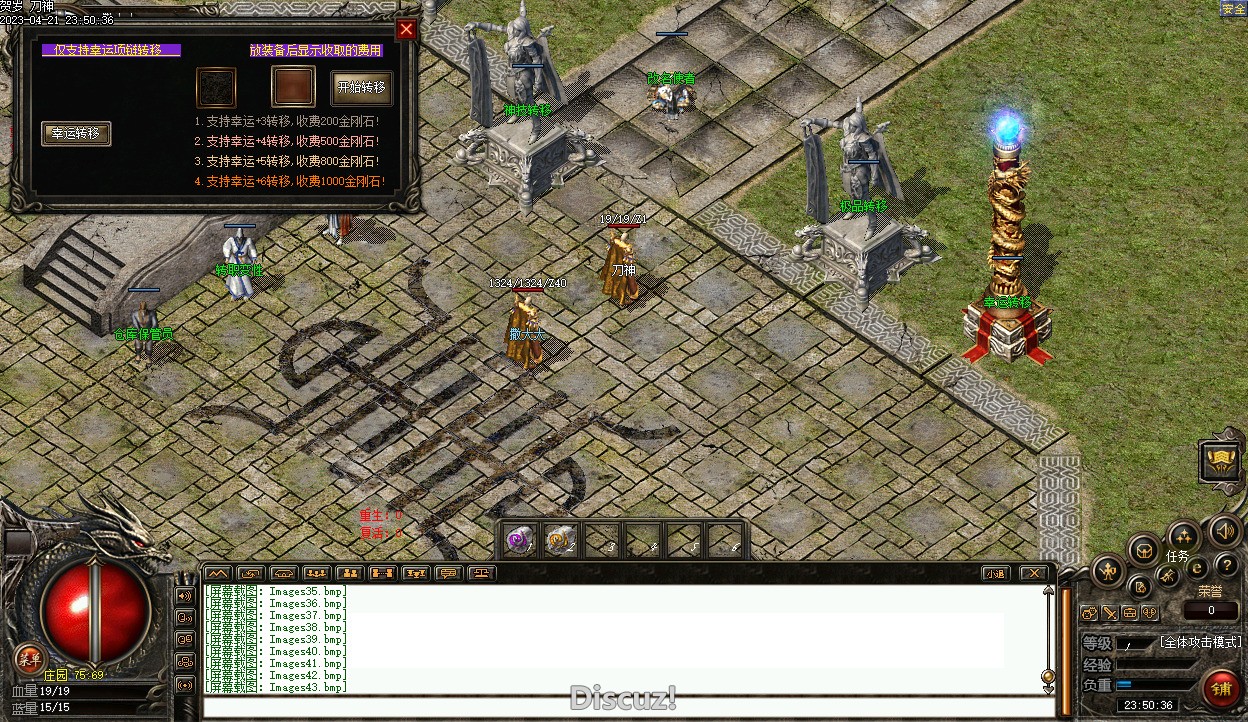The width and height of the screenshot is (1248, 722).
Task: Click the red 菜单 menu orb
Action: pos(30,658)
